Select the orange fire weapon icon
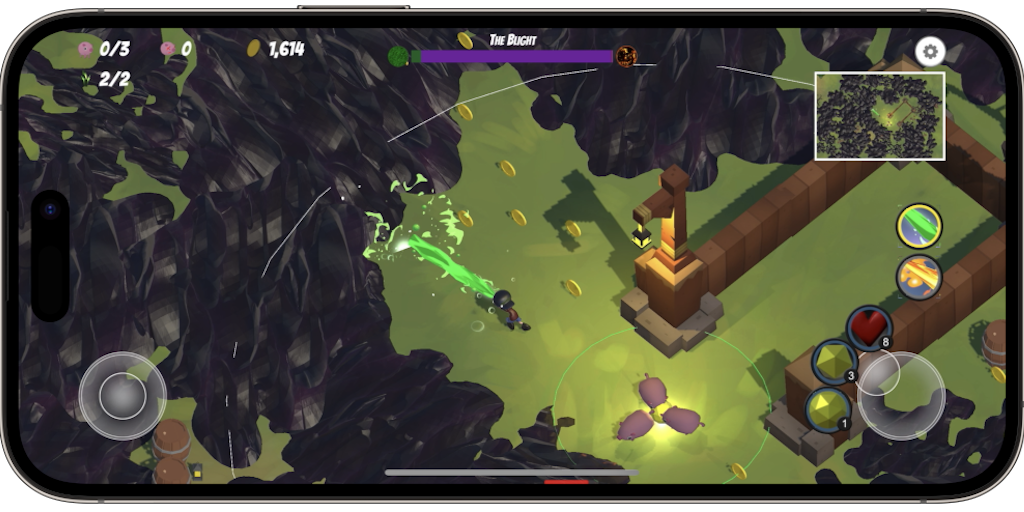This screenshot has height=512, width=1024. pyautogui.click(x=918, y=277)
